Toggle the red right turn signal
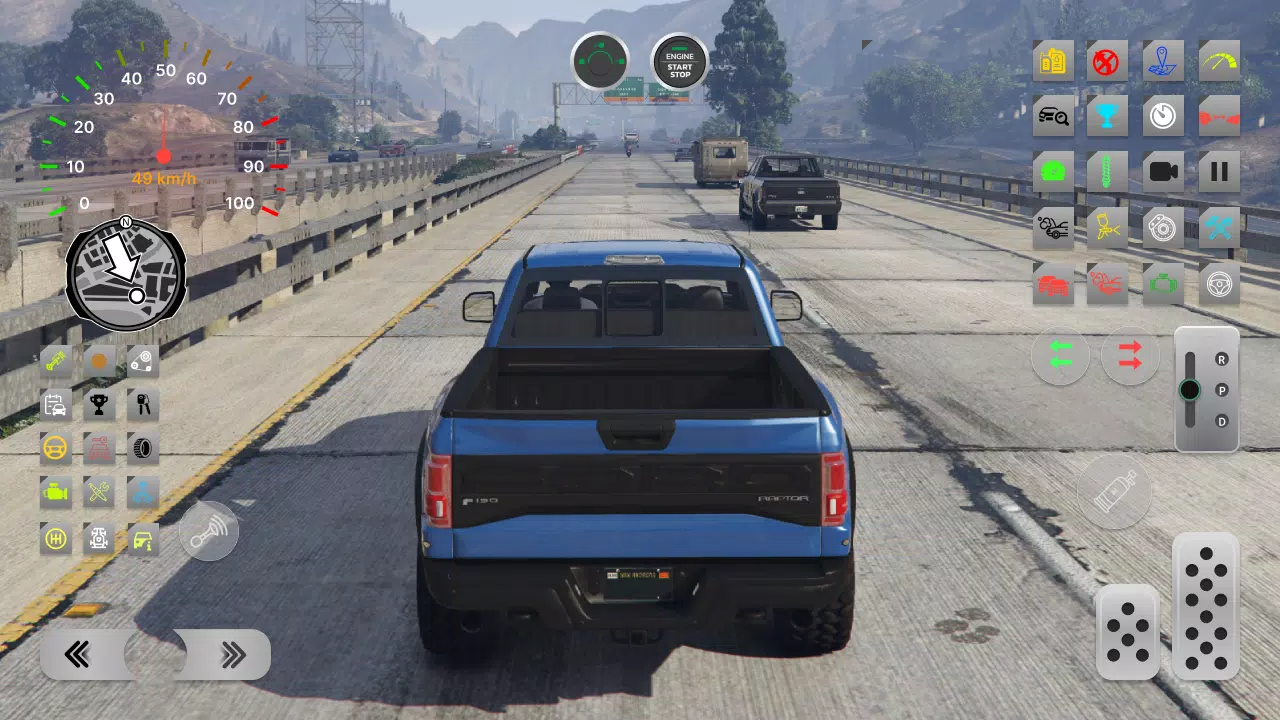 pos(1130,357)
